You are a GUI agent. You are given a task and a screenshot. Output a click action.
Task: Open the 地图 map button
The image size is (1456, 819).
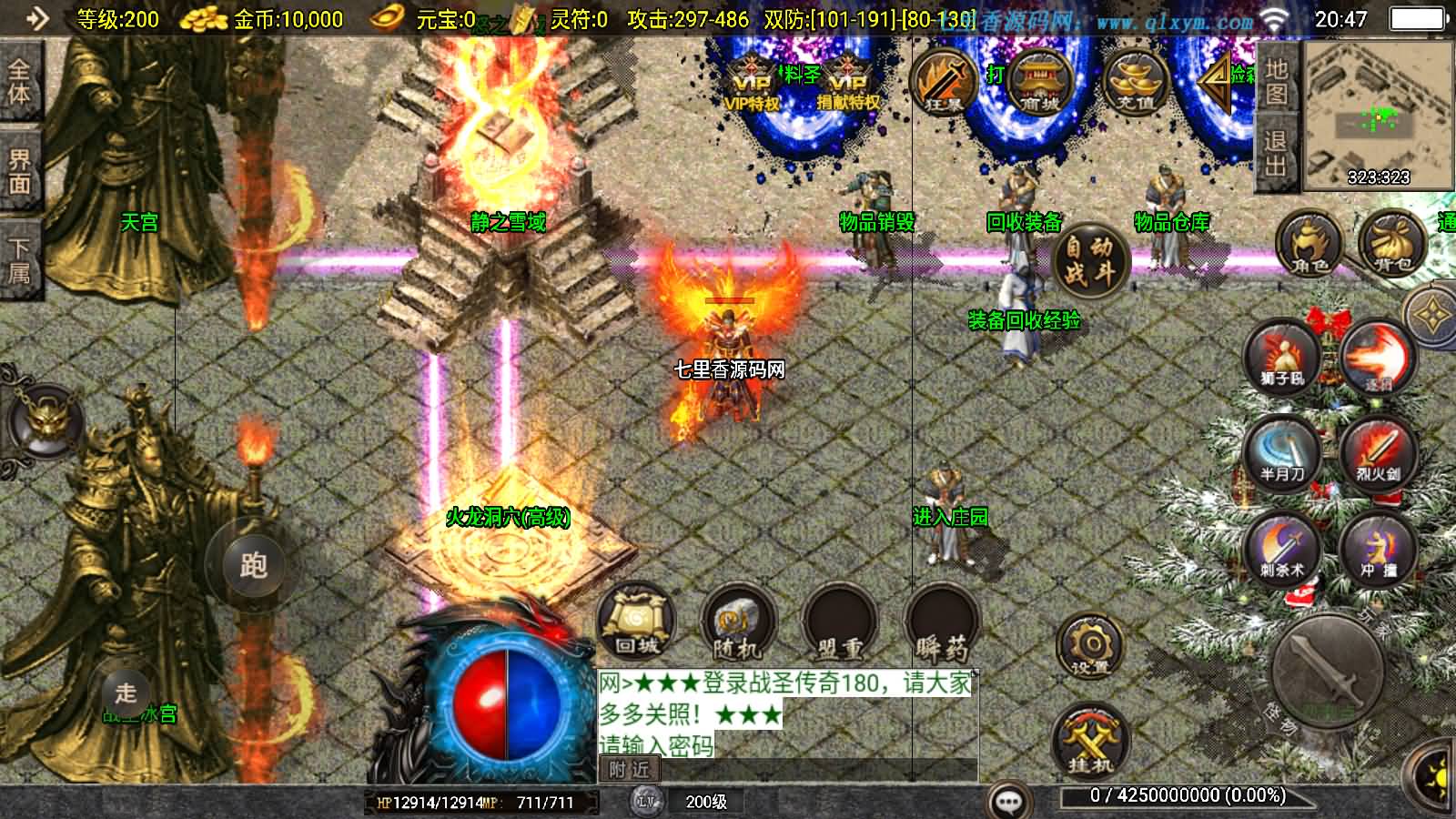coord(1276,82)
